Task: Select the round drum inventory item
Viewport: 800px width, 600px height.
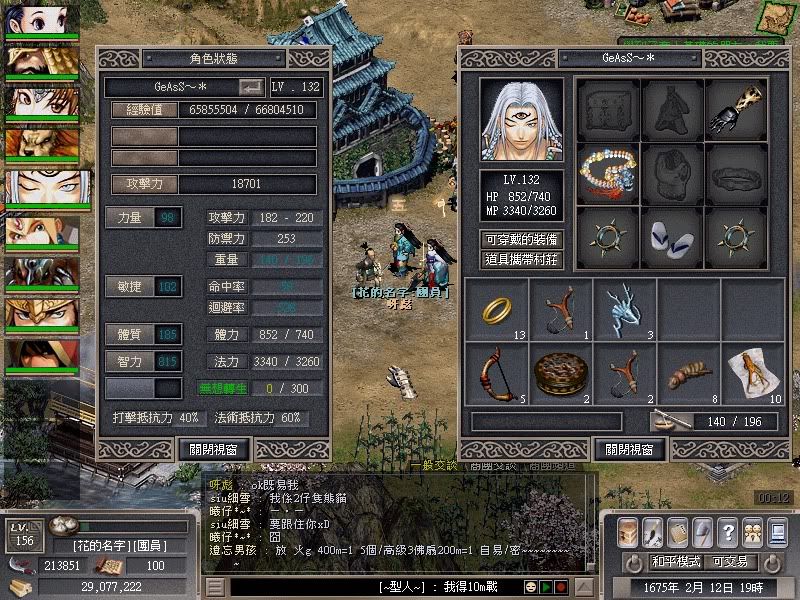Action: click(x=560, y=373)
